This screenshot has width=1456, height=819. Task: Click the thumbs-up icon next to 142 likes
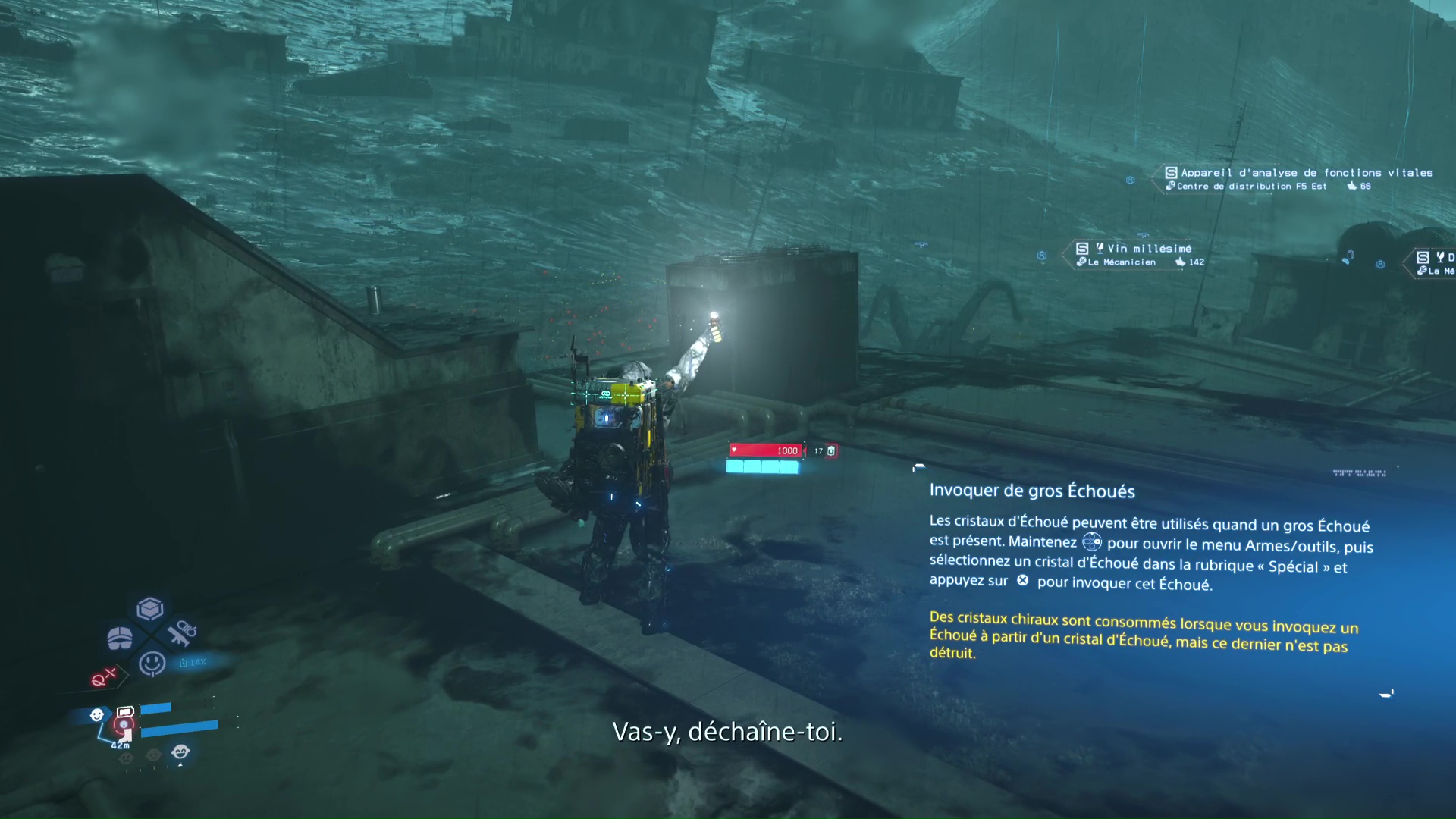tap(1180, 262)
